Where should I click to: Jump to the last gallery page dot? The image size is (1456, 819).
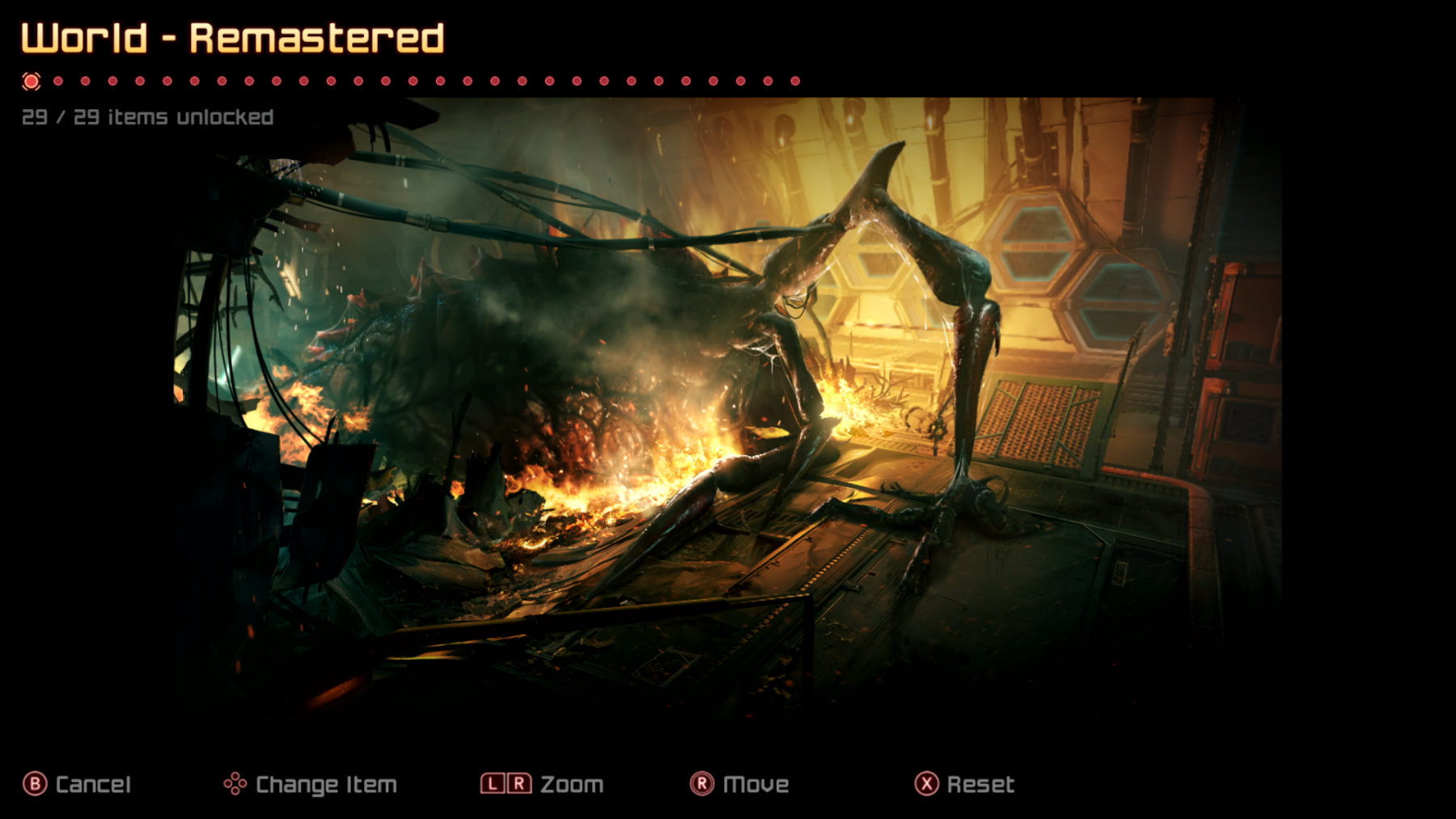pos(795,81)
